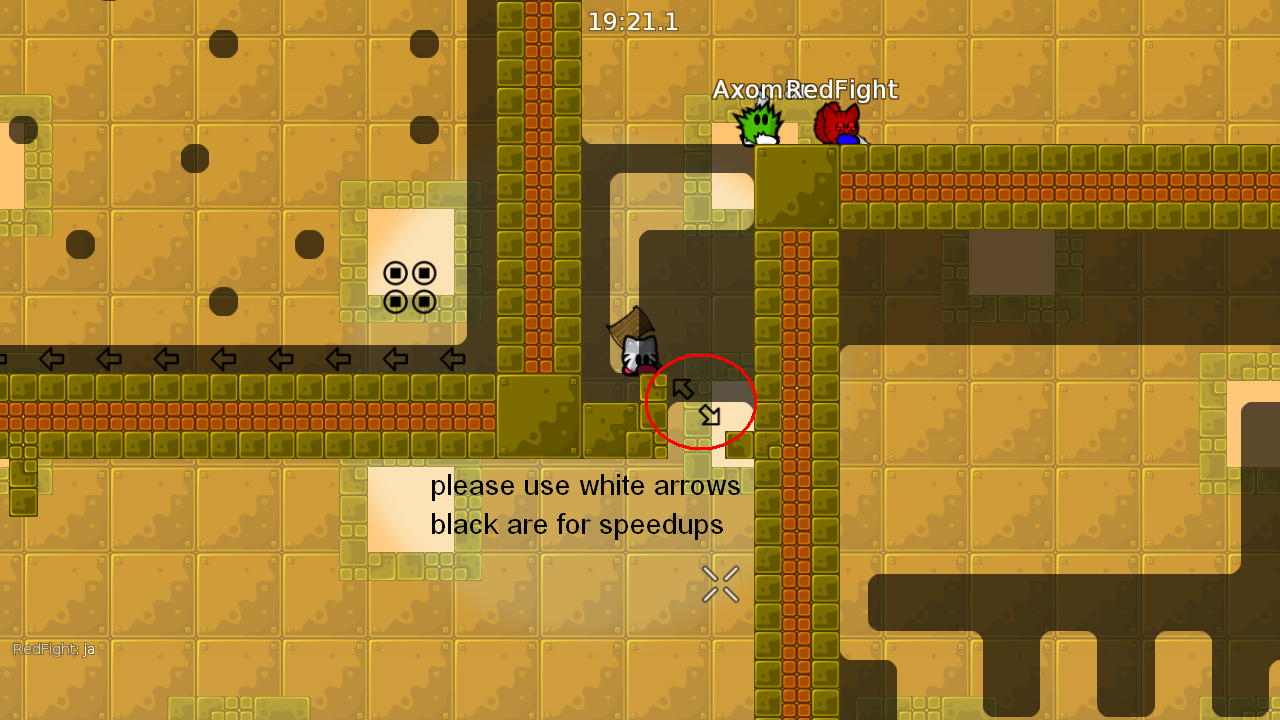This screenshot has height=720, width=1280.
Task: Open the chat line reading RedFight: ja
Action: pyautogui.click(x=54, y=649)
